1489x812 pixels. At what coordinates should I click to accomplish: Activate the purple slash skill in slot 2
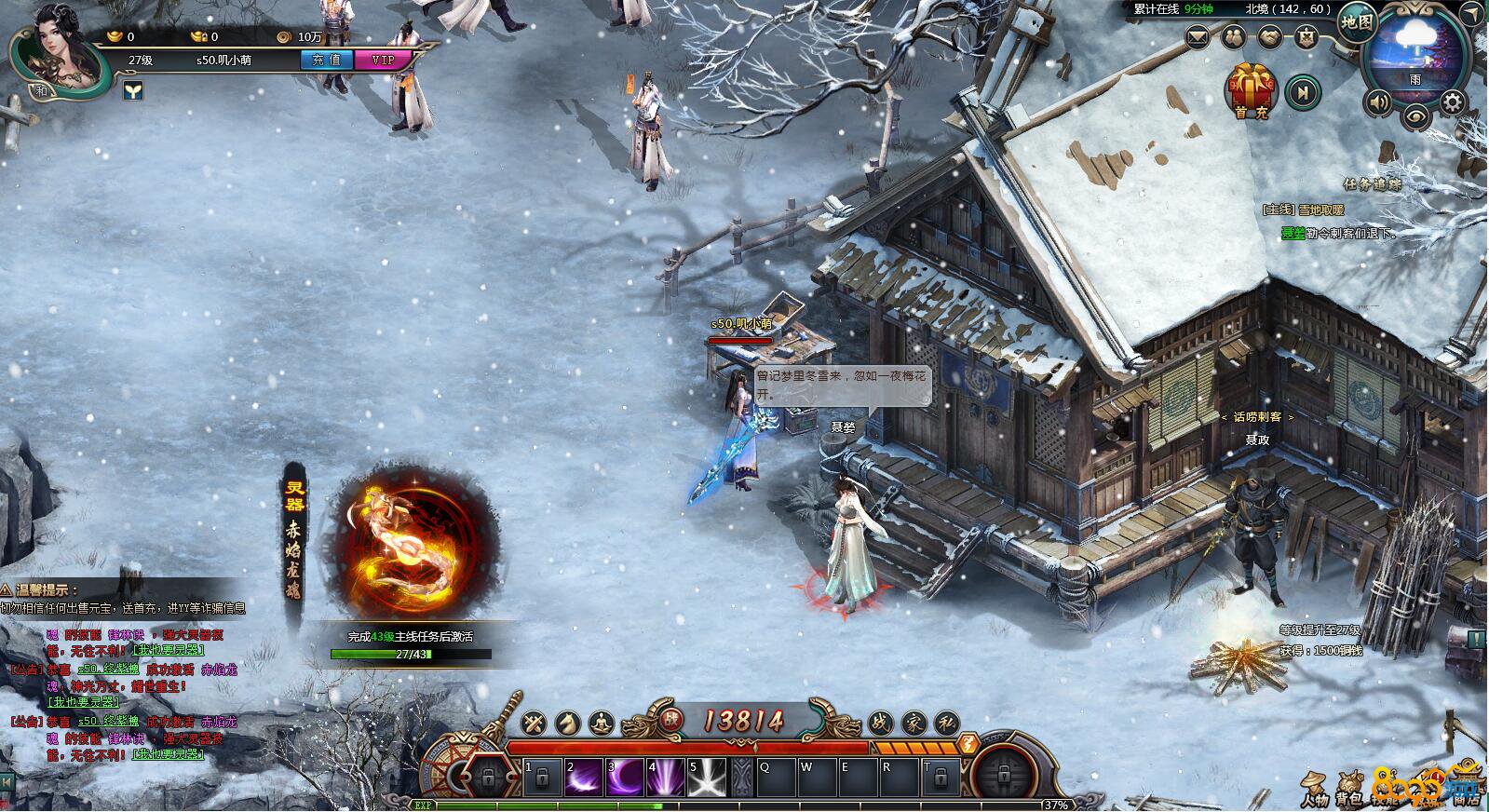pos(584,777)
